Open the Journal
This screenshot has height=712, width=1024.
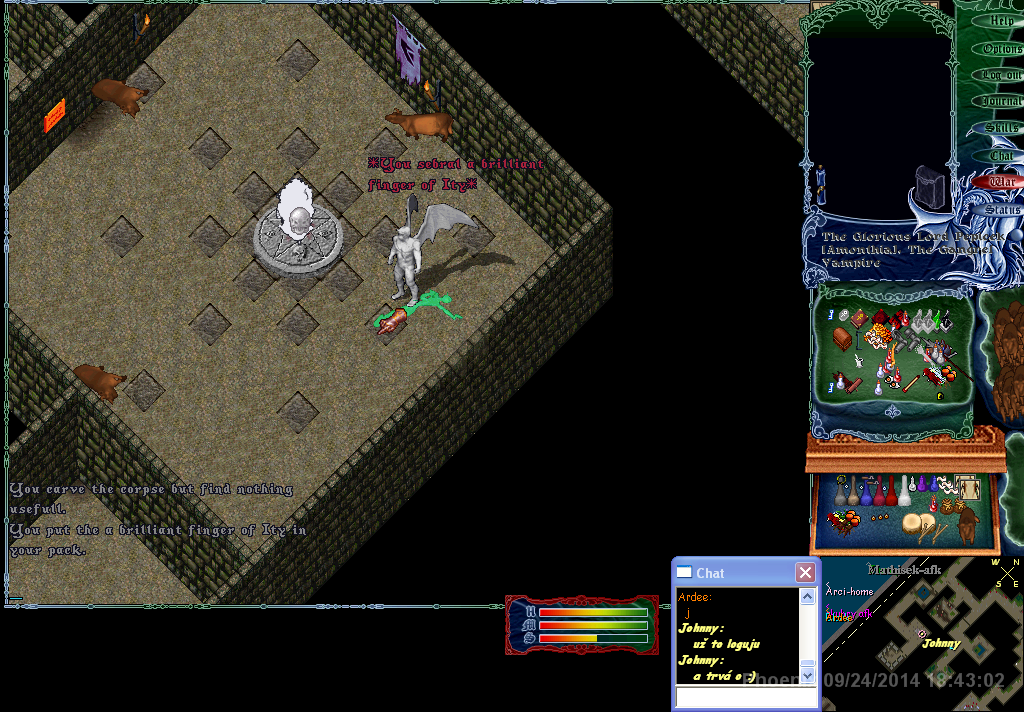coord(1001,102)
